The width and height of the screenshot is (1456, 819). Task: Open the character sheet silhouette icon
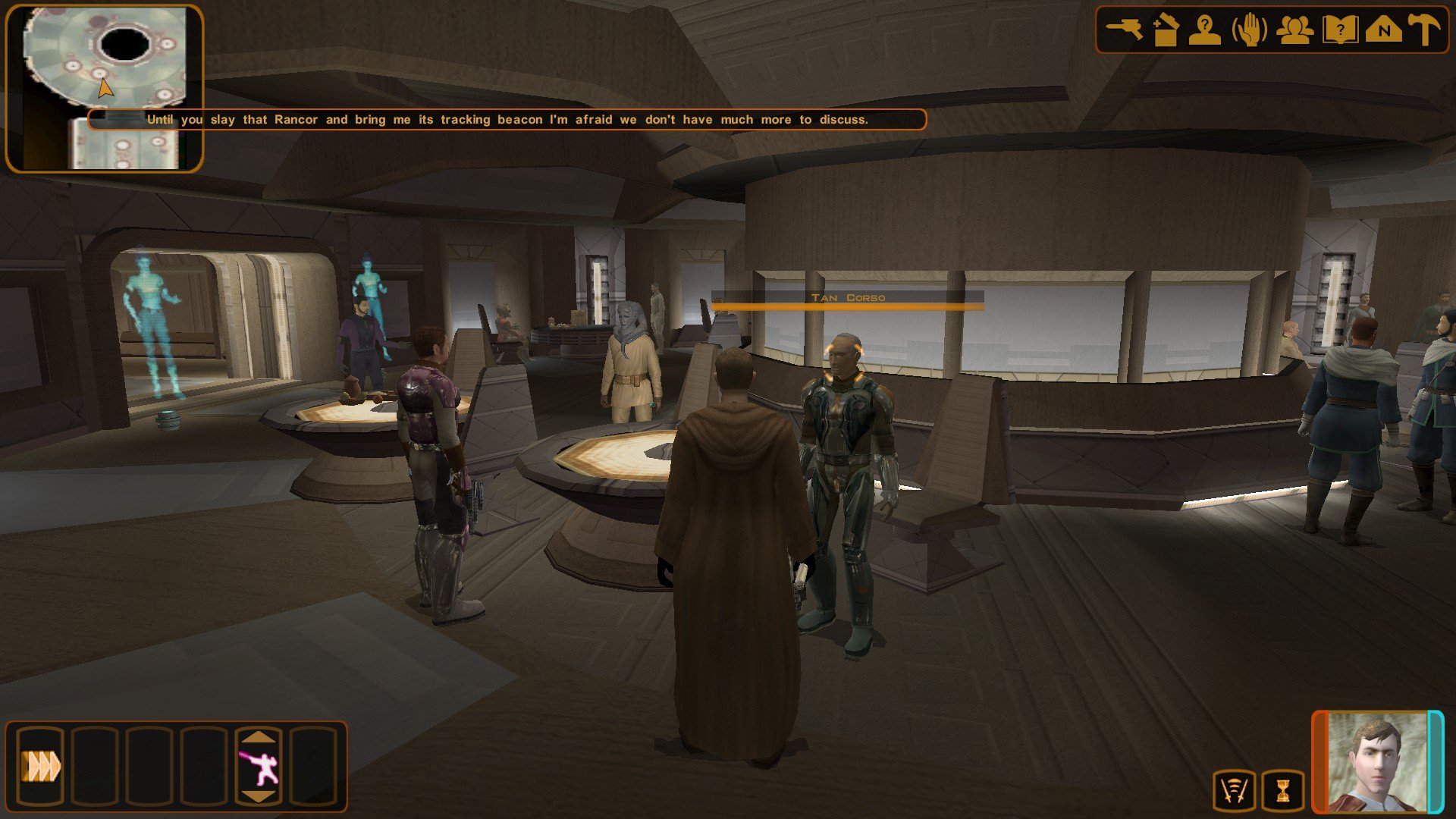pyautogui.click(x=1204, y=30)
